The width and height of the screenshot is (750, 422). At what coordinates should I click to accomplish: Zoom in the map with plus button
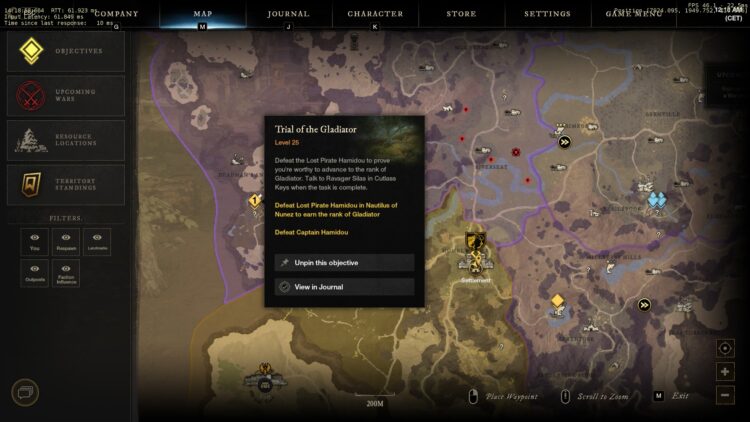725,372
